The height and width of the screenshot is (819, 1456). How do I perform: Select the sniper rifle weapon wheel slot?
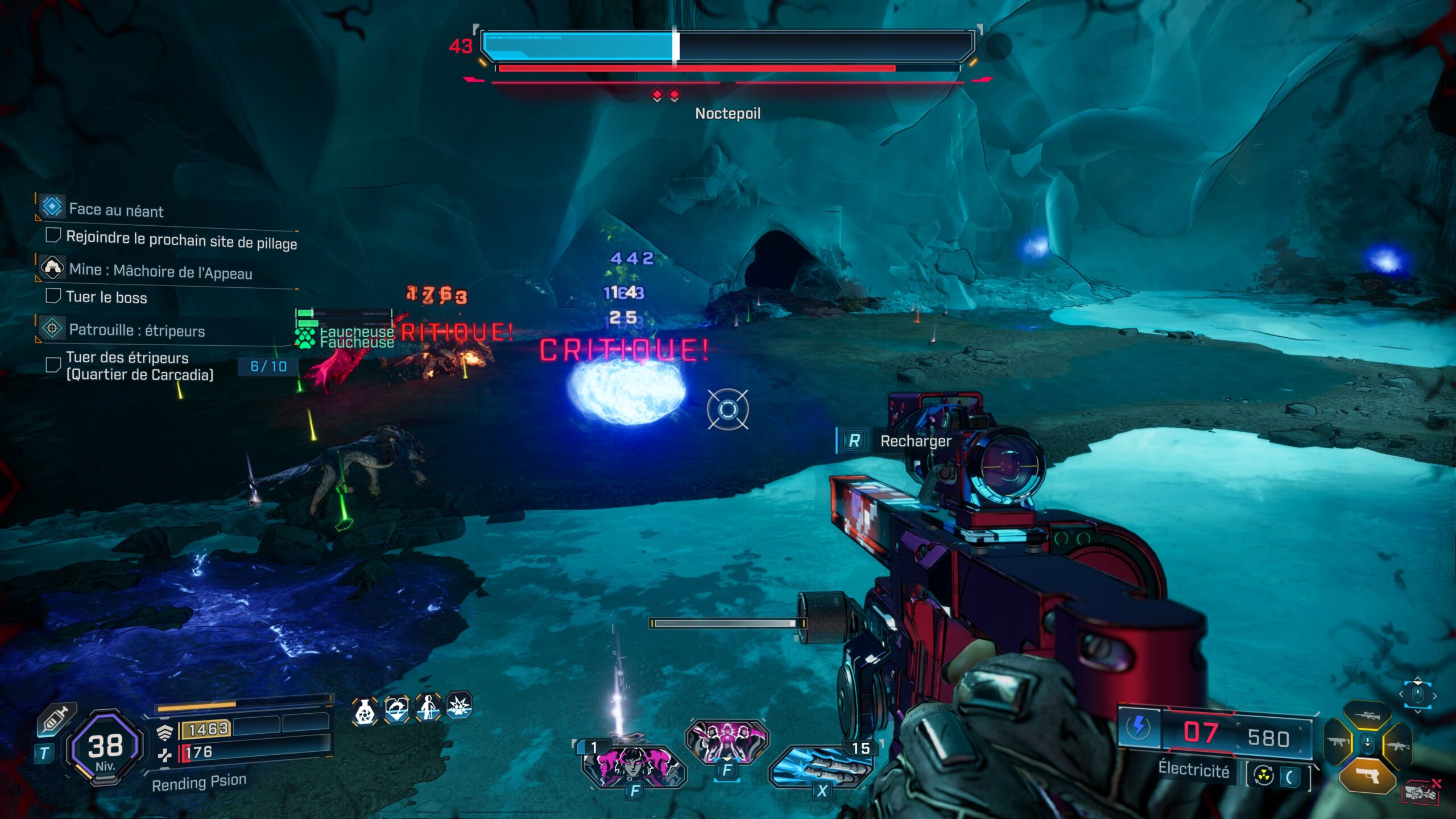pyautogui.click(x=1368, y=715)
